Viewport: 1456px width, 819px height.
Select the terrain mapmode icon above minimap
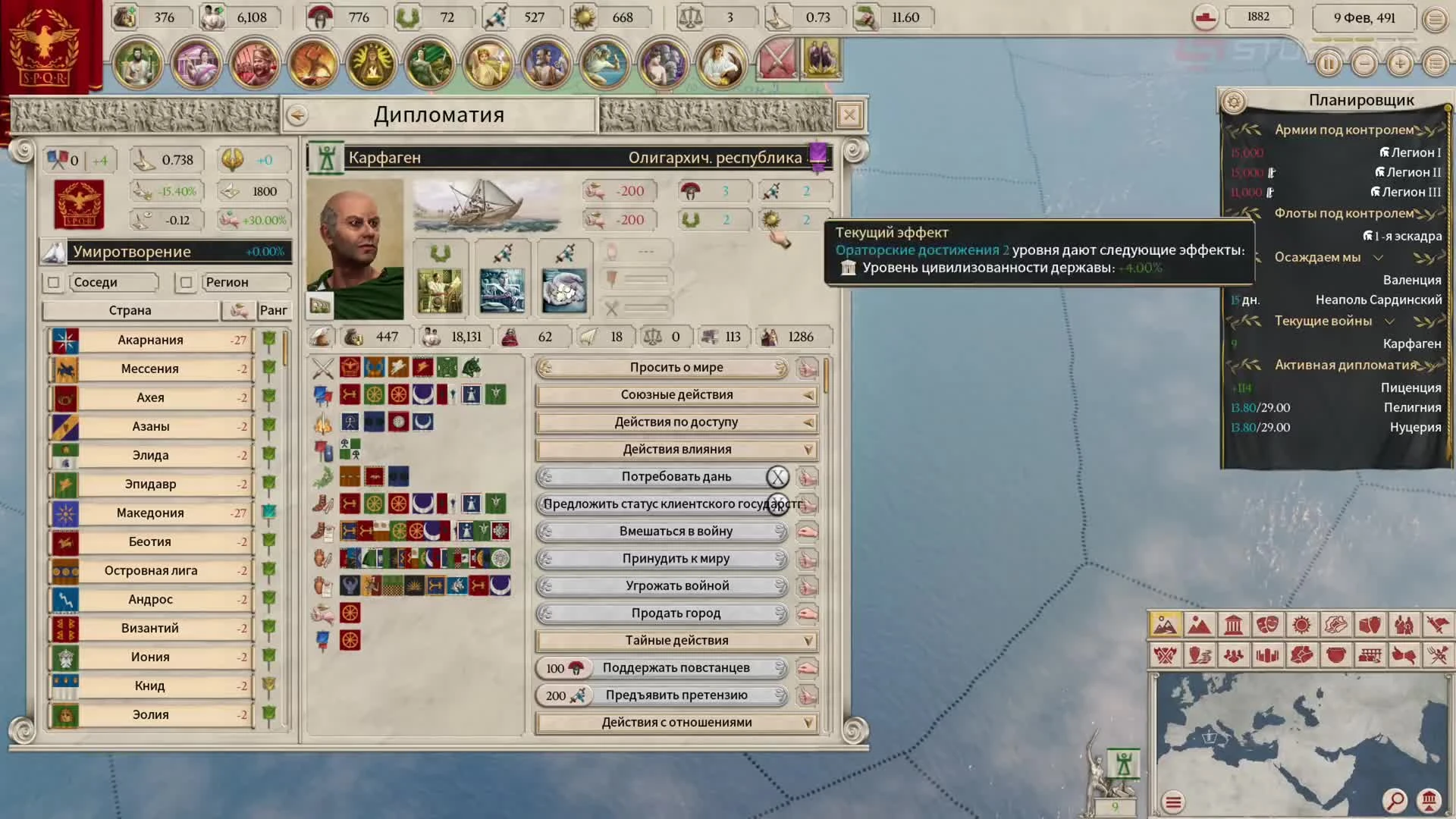click(x=1166, y=624)
